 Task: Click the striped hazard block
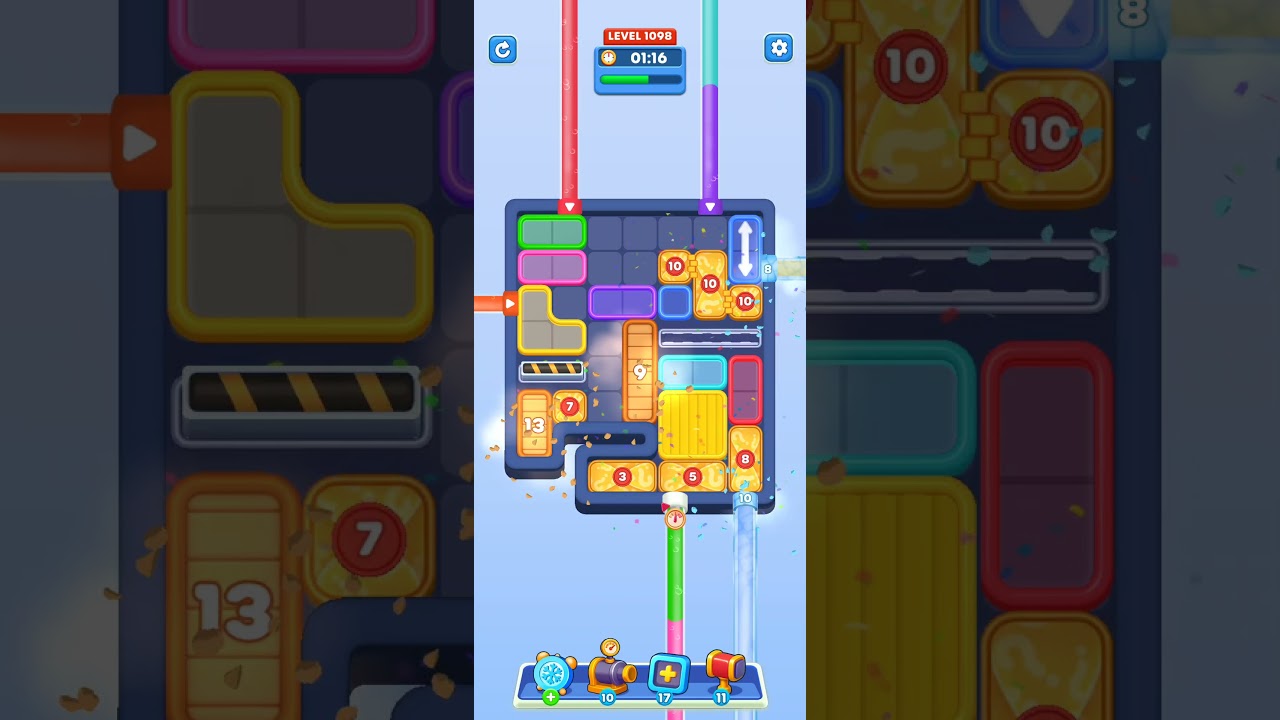[x=554, y=371]
